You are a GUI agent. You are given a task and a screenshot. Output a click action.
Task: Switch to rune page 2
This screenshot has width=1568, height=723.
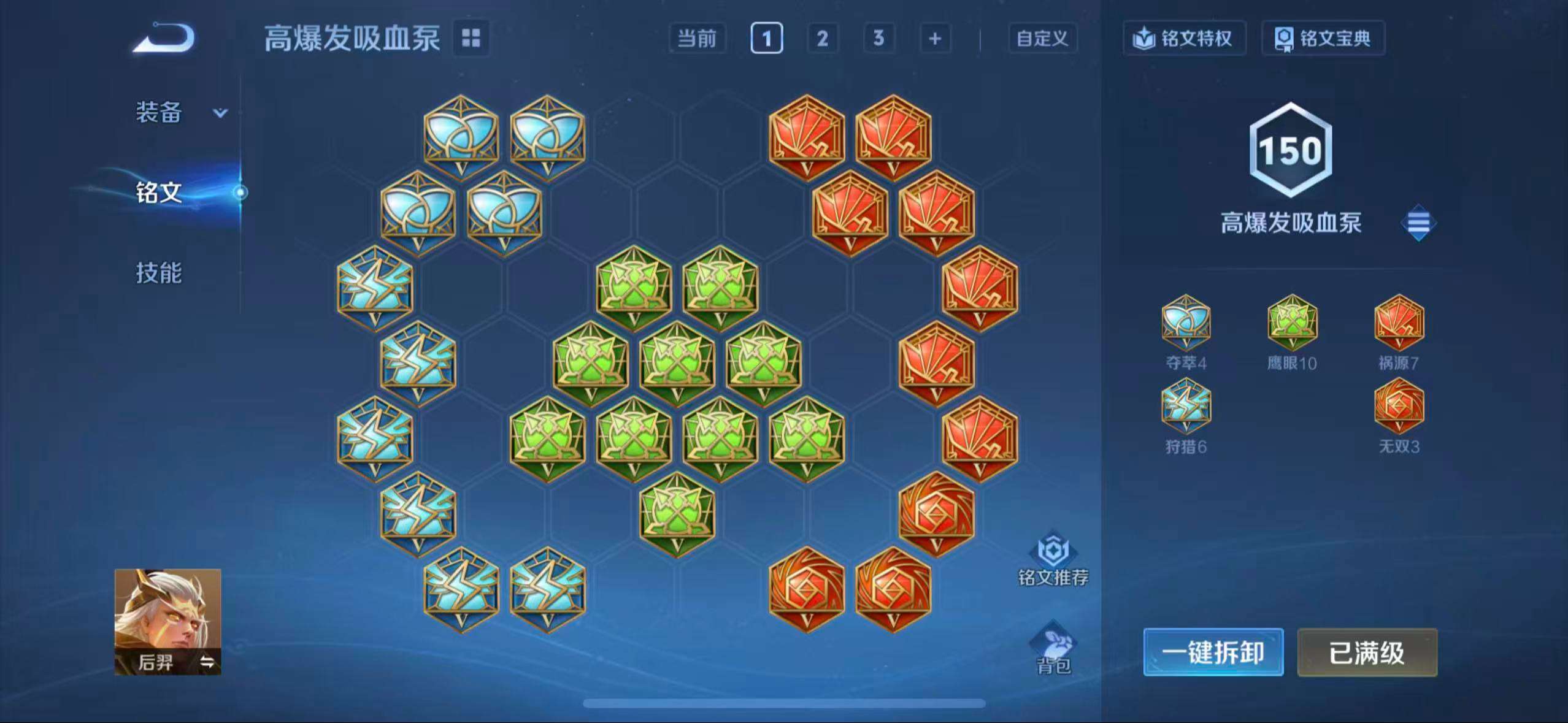coord(823,39)
